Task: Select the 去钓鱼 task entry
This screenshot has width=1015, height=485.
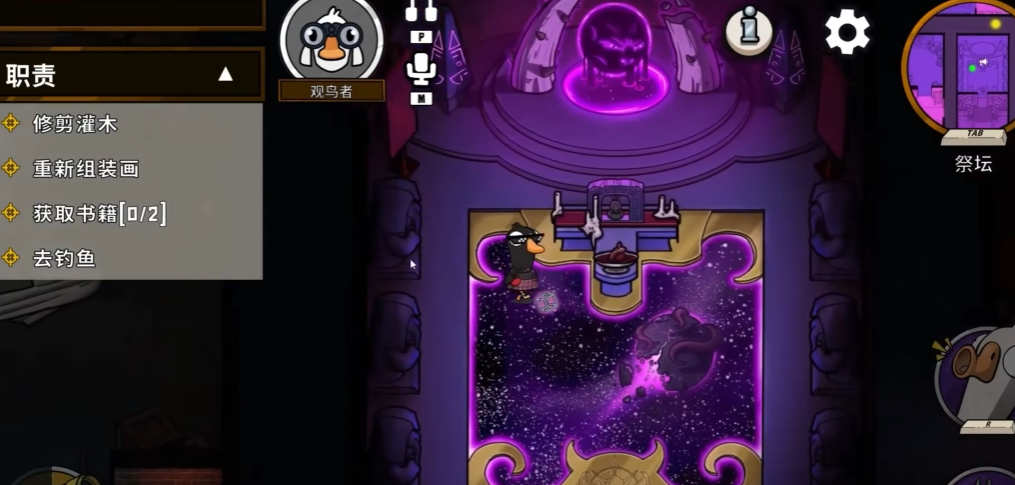Action: pos(64,258)
